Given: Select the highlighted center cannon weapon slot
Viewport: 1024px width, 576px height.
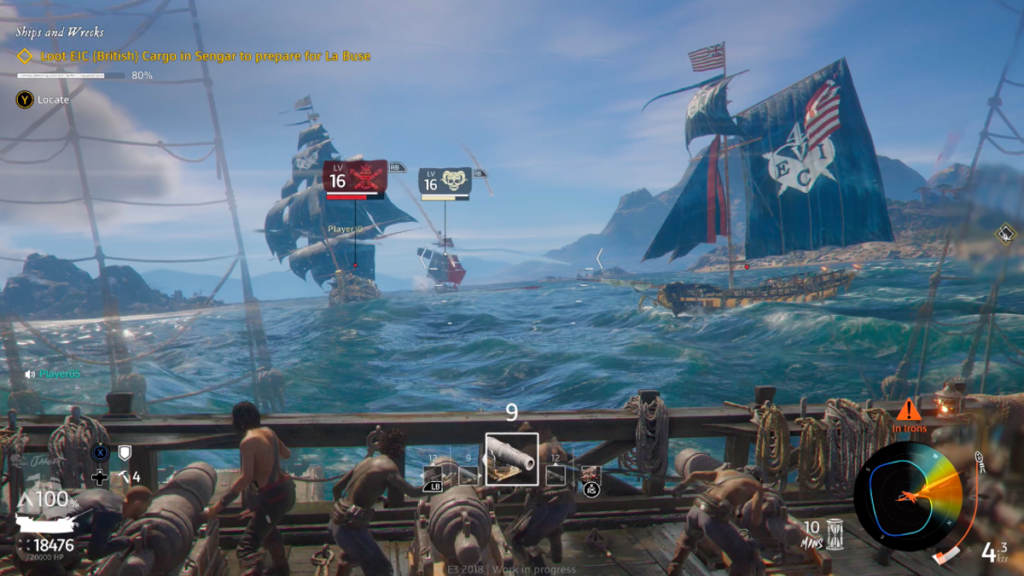Looking at the screenshot, I should pos(511,458).
